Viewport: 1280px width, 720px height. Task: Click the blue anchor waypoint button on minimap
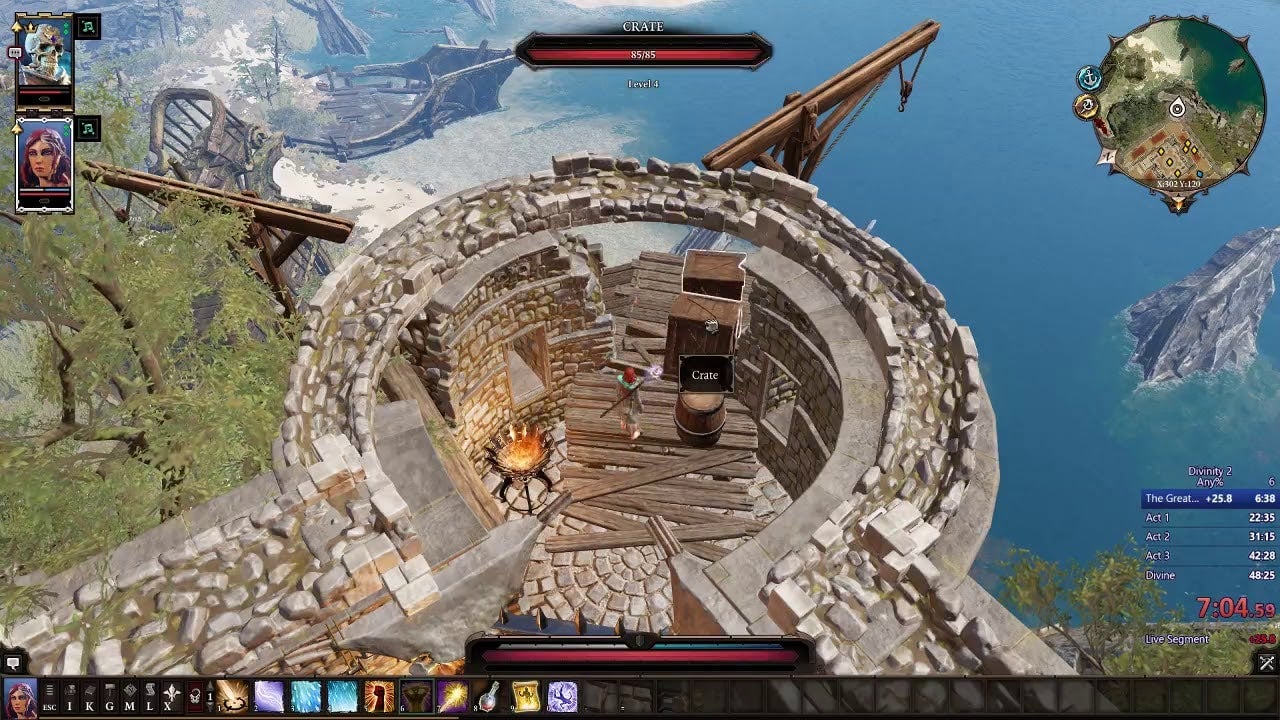[1089, 79]
